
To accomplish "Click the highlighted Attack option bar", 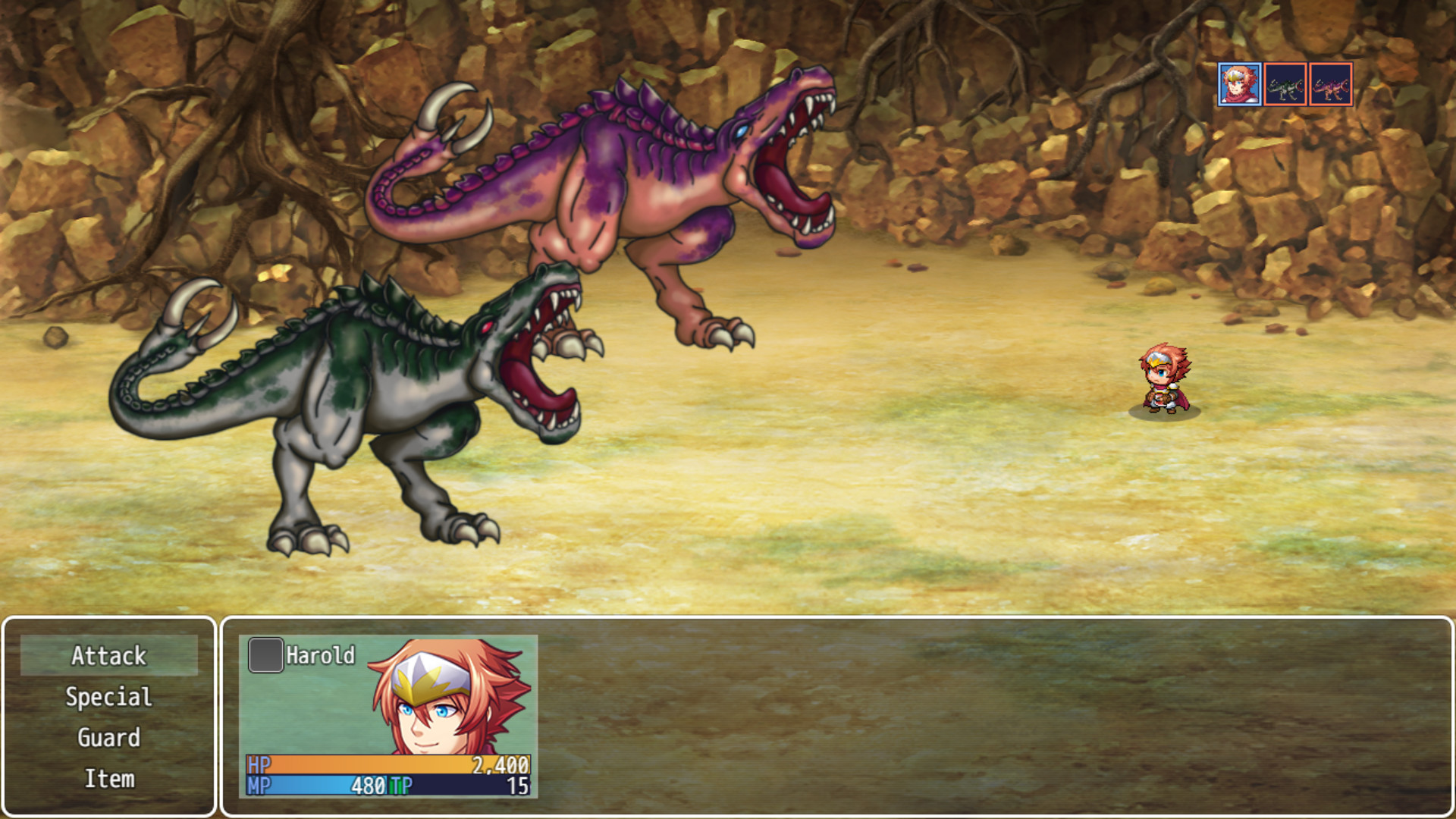I will pos(108,656).
